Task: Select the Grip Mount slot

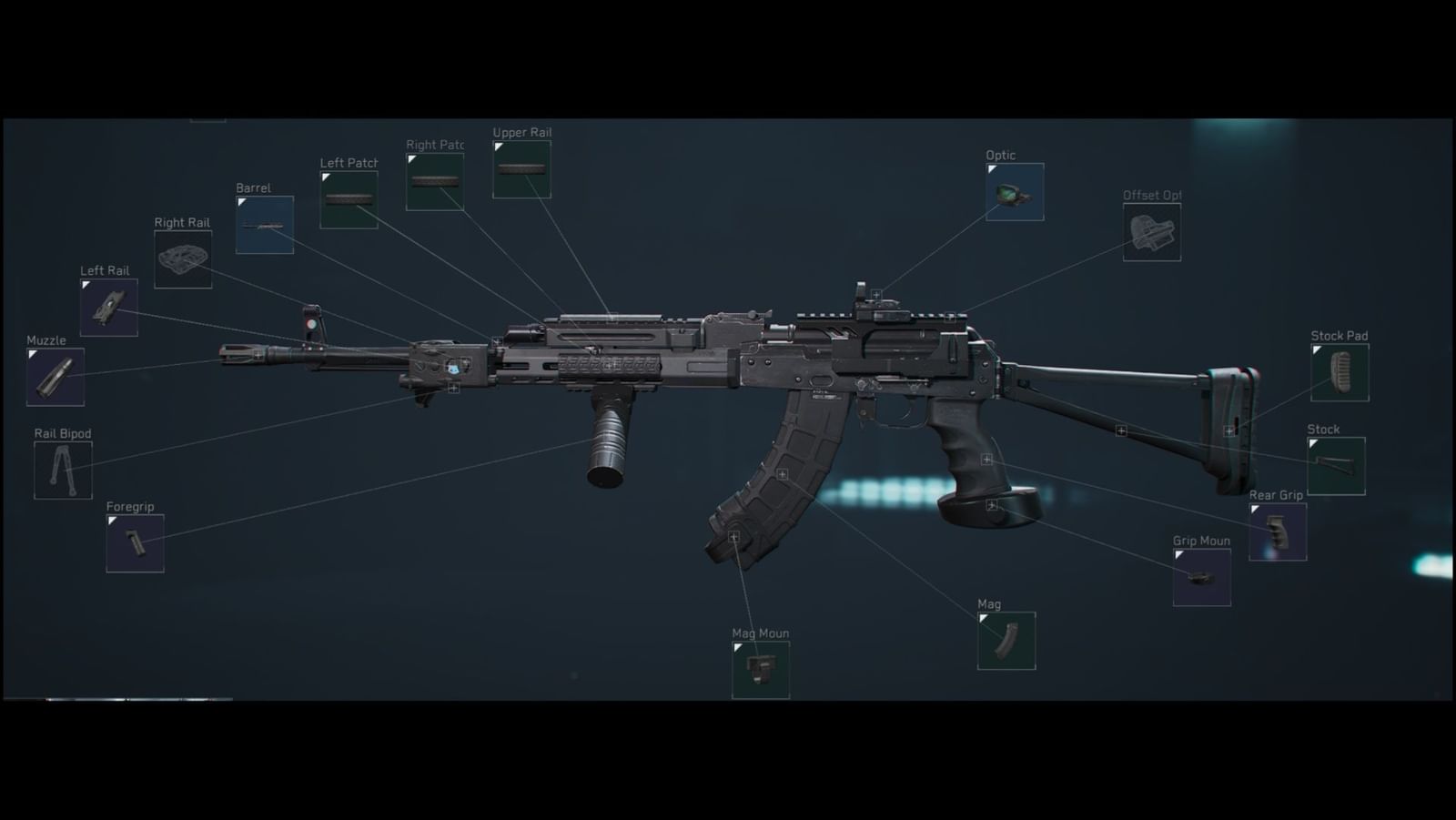Action: tap(1201, 577)
